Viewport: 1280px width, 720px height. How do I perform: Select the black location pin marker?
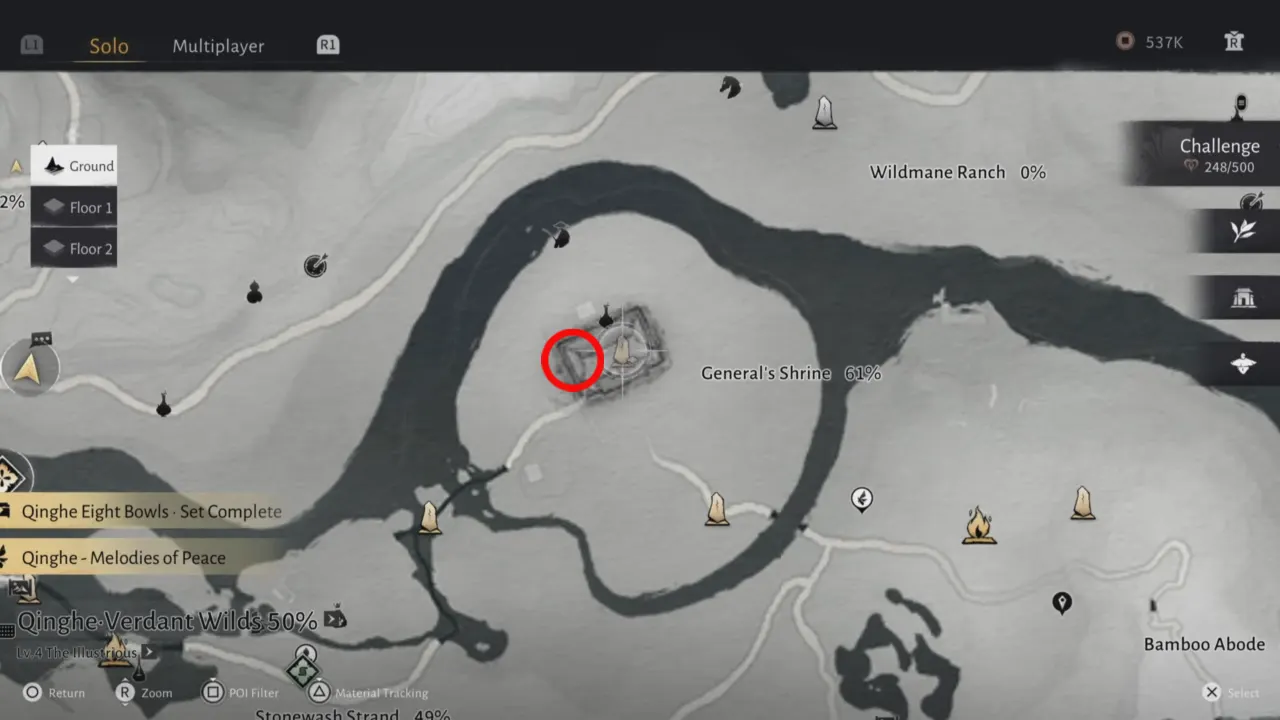point(1062,602)
